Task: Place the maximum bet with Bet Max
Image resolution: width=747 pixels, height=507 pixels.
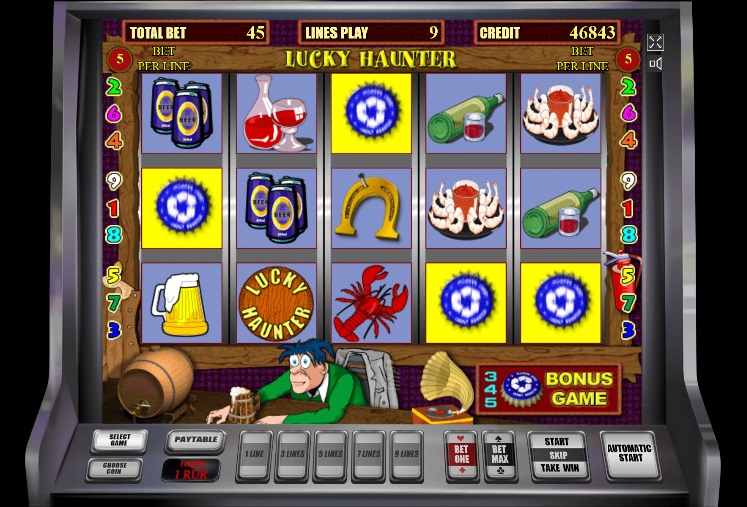Action: point(499,455)
